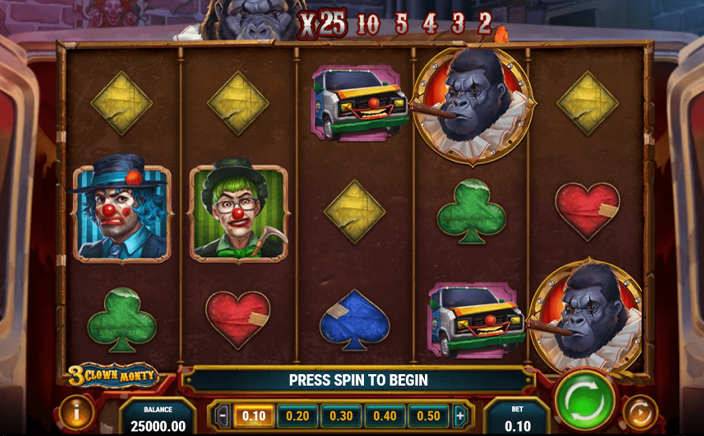Start autoplay with the orange arrow button
Image resolution: width=704 pixels, height=436 pixels.
point(640,412)
